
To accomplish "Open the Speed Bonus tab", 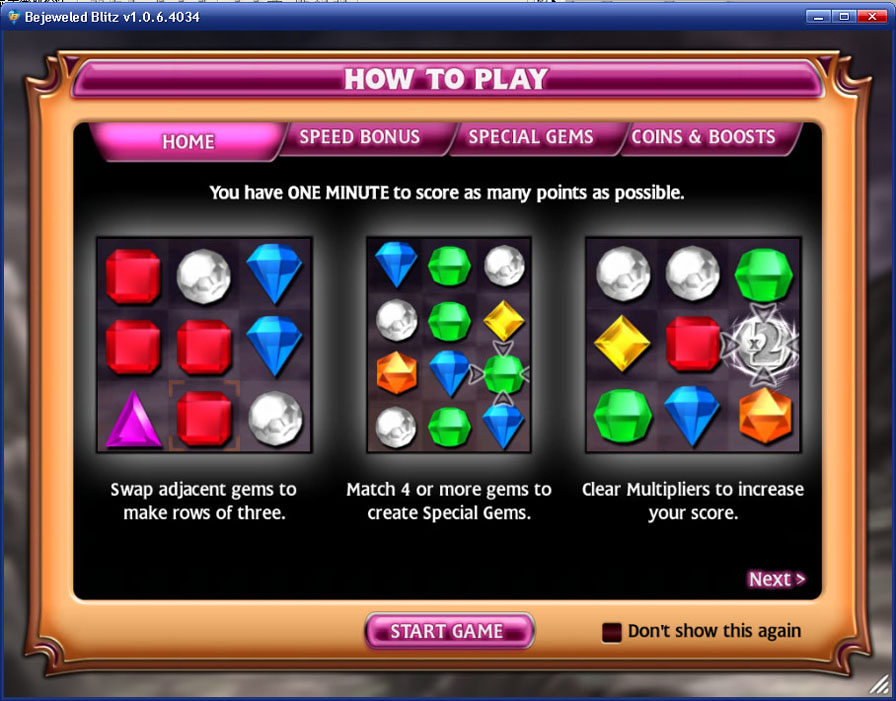I will coord(360,137).
